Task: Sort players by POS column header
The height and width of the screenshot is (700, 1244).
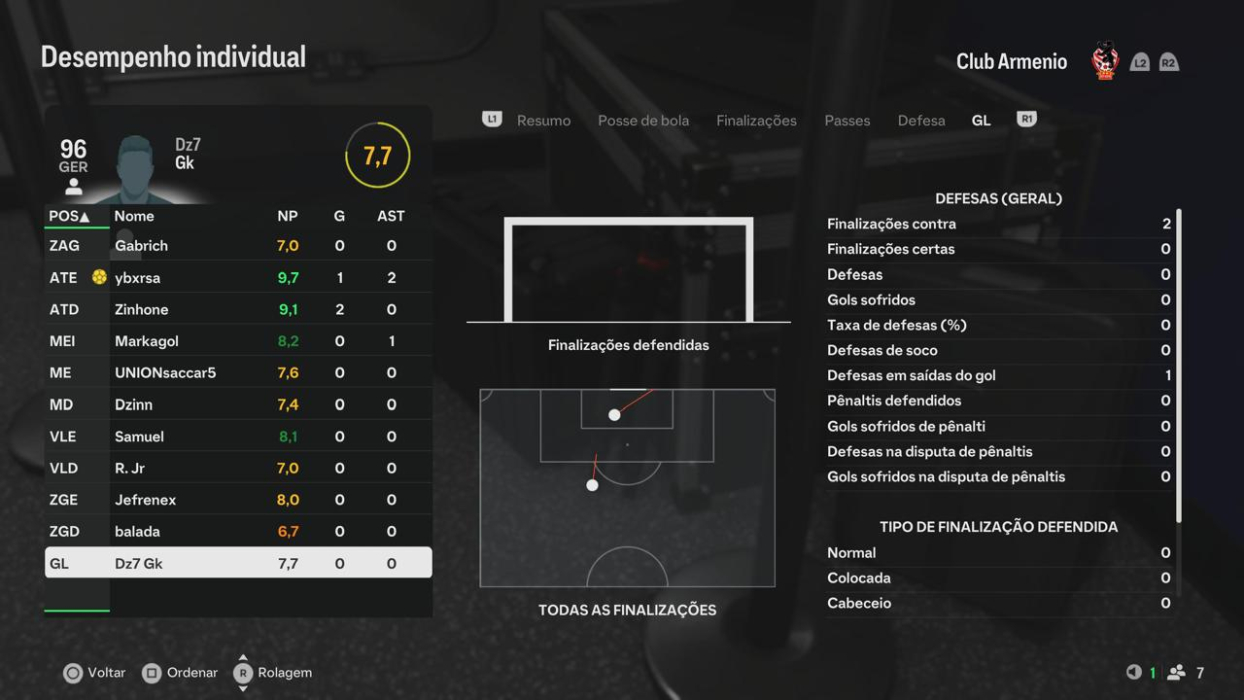Action: 69,216
